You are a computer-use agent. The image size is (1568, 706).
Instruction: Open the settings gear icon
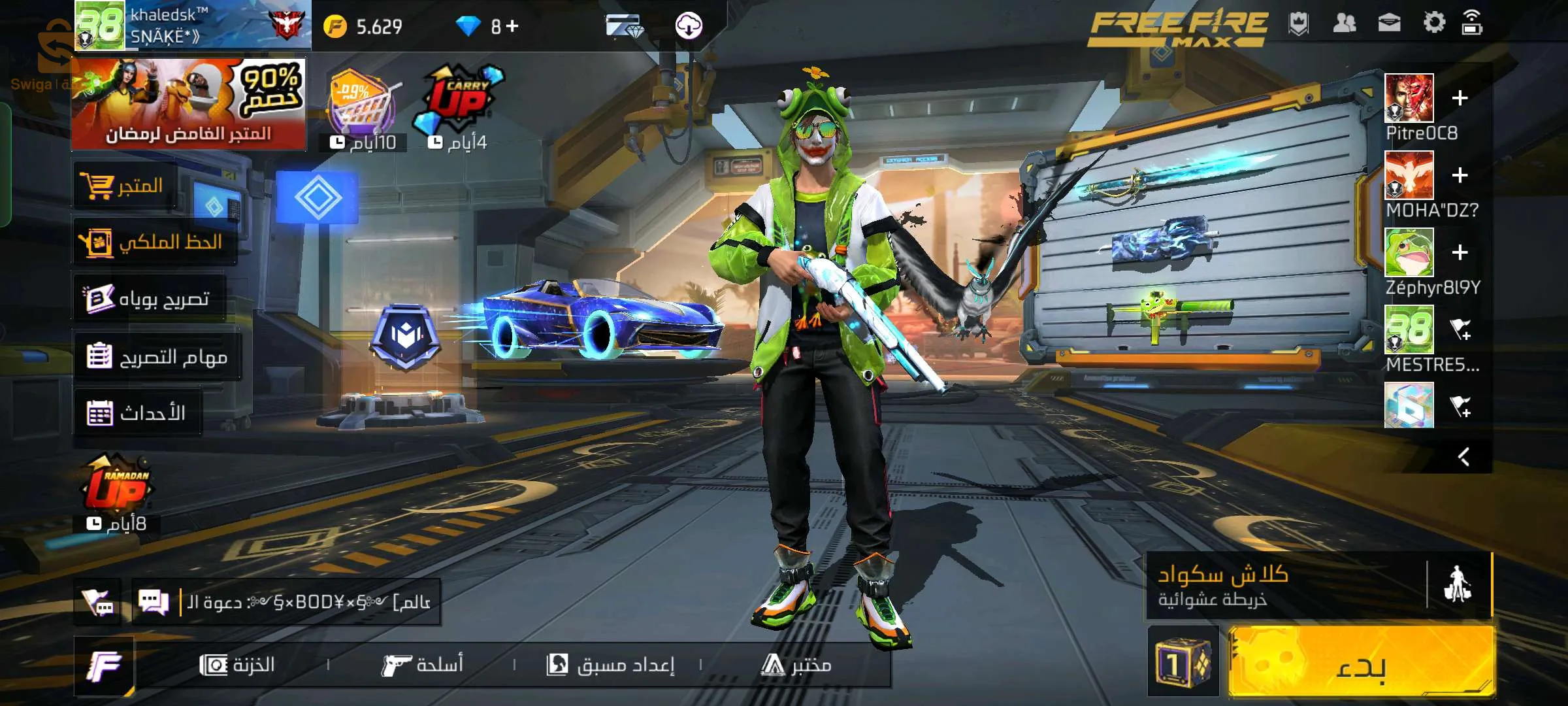tap(1434, 24)
